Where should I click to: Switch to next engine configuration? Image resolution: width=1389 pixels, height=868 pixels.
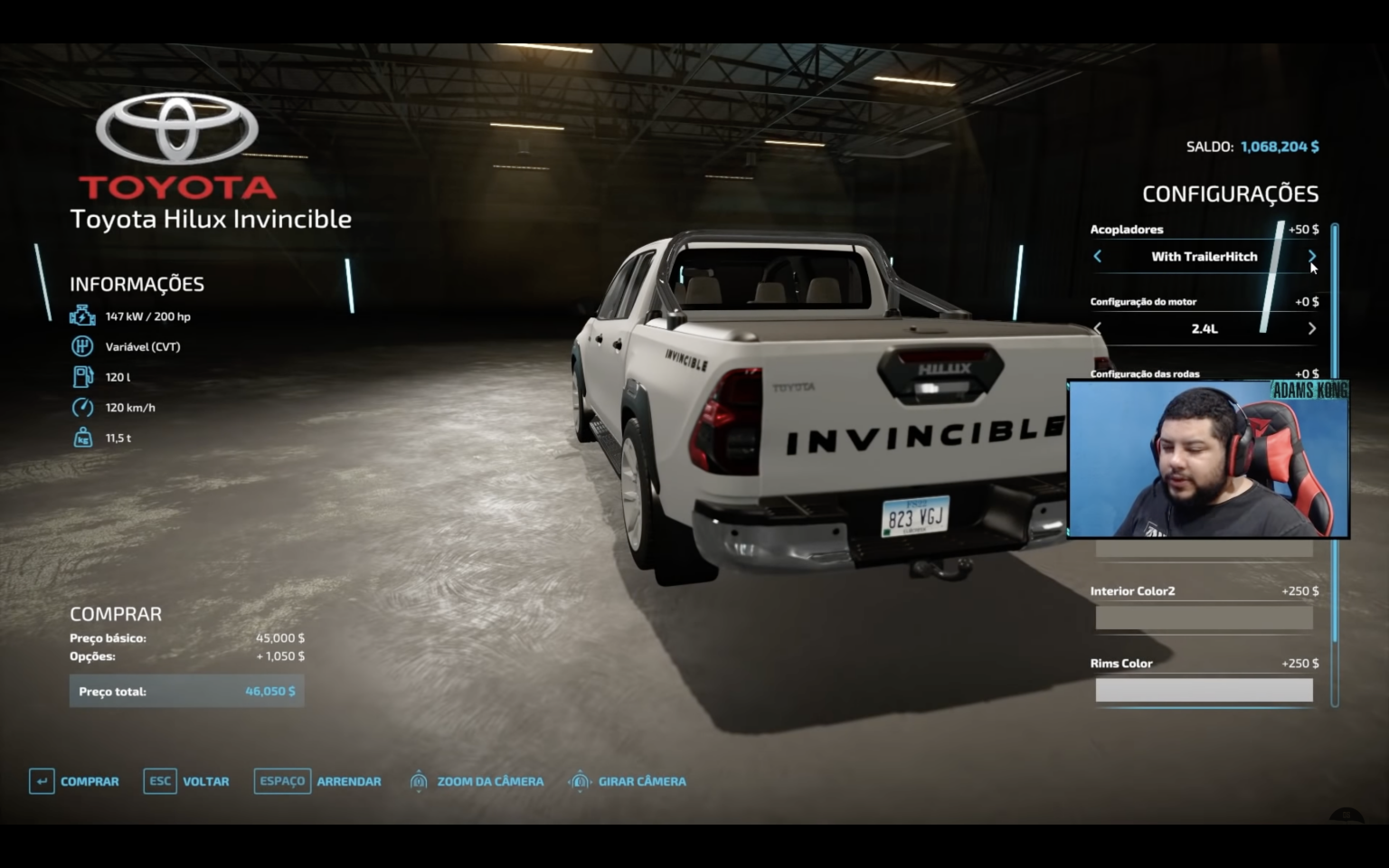[x=1311, y=329]
